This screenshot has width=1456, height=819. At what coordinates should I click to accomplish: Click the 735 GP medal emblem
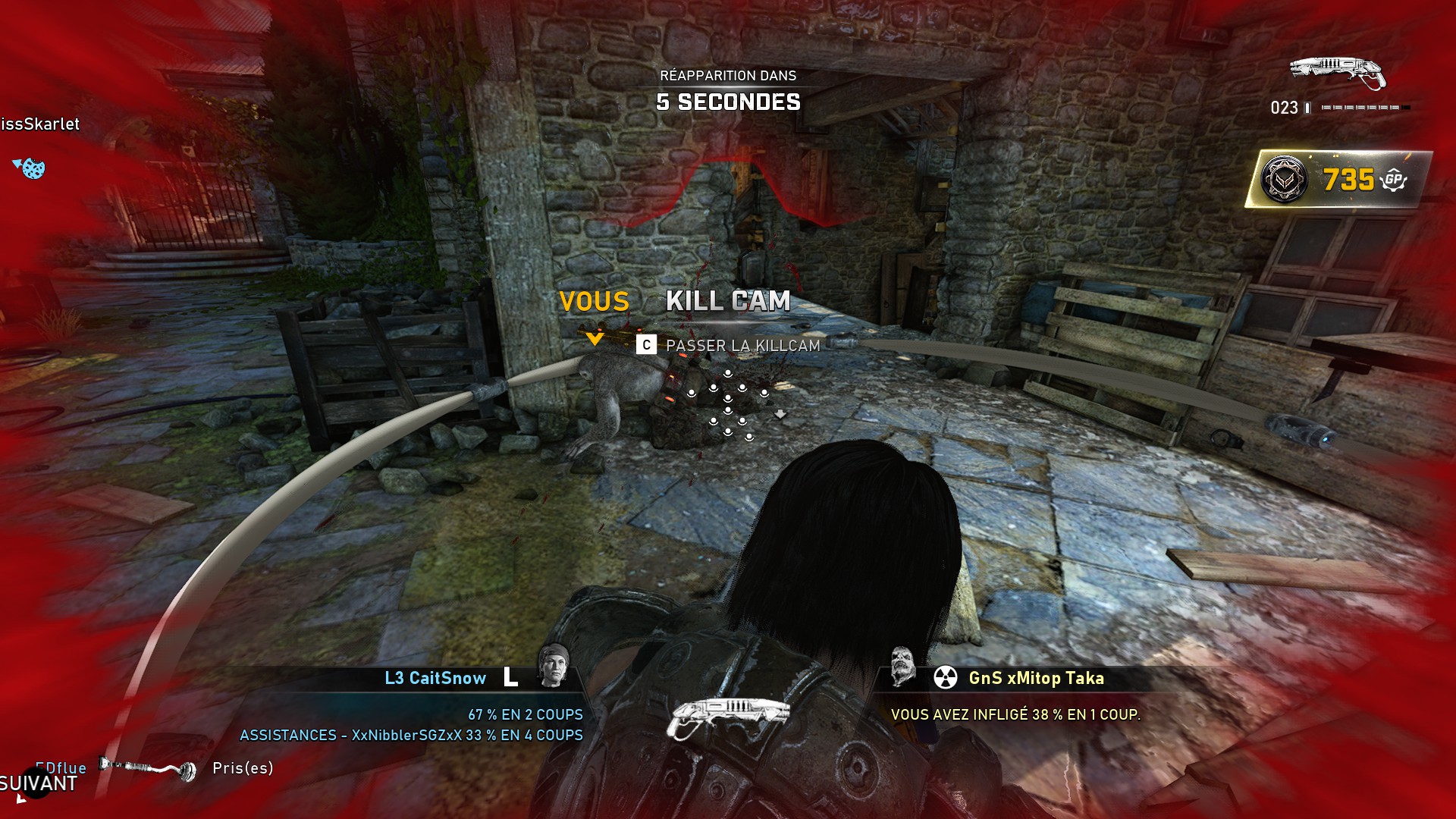[1284, 180]
